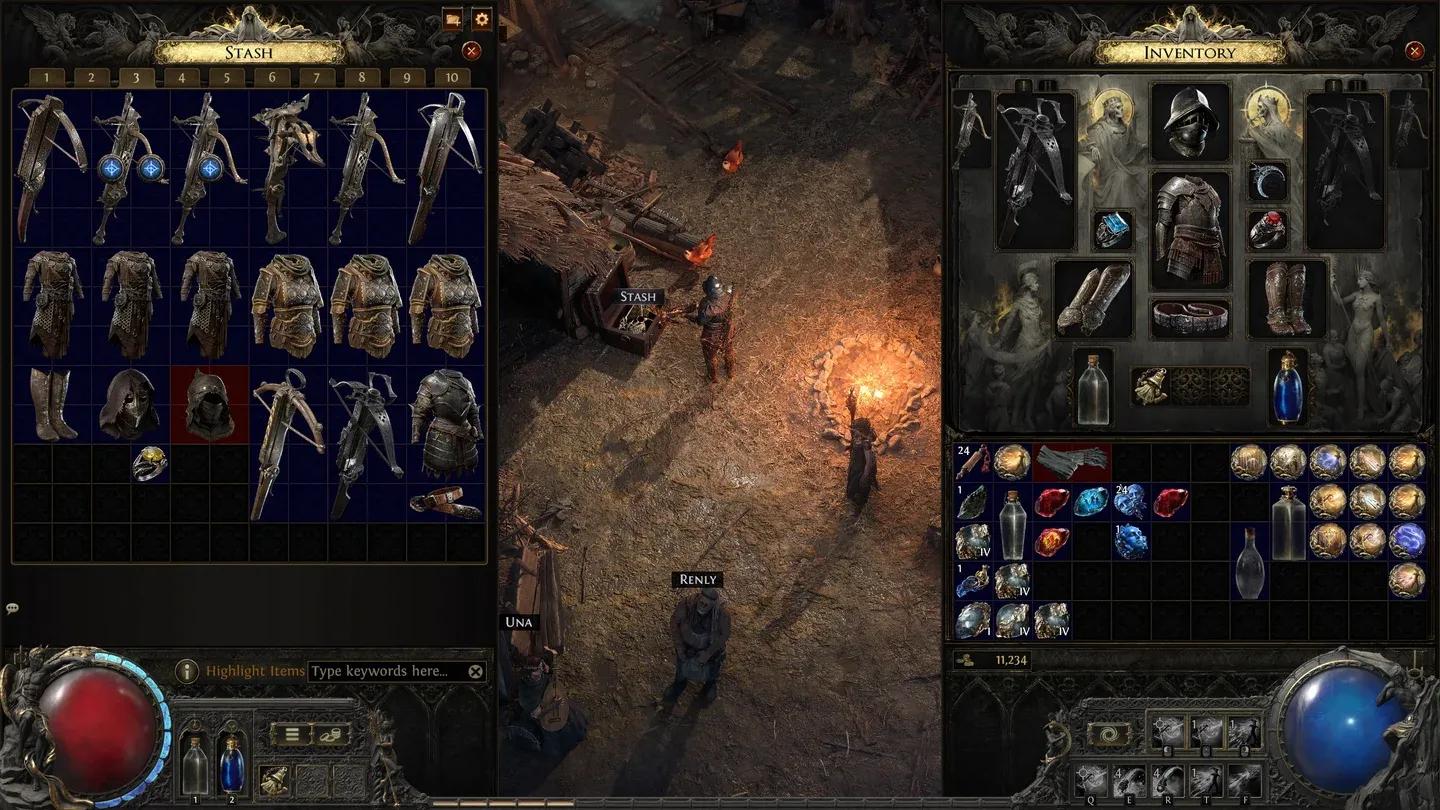Screen dimensions: 1440x810
Task: Choose the pair of boots in stash
Action: click(x=52, y=404)
